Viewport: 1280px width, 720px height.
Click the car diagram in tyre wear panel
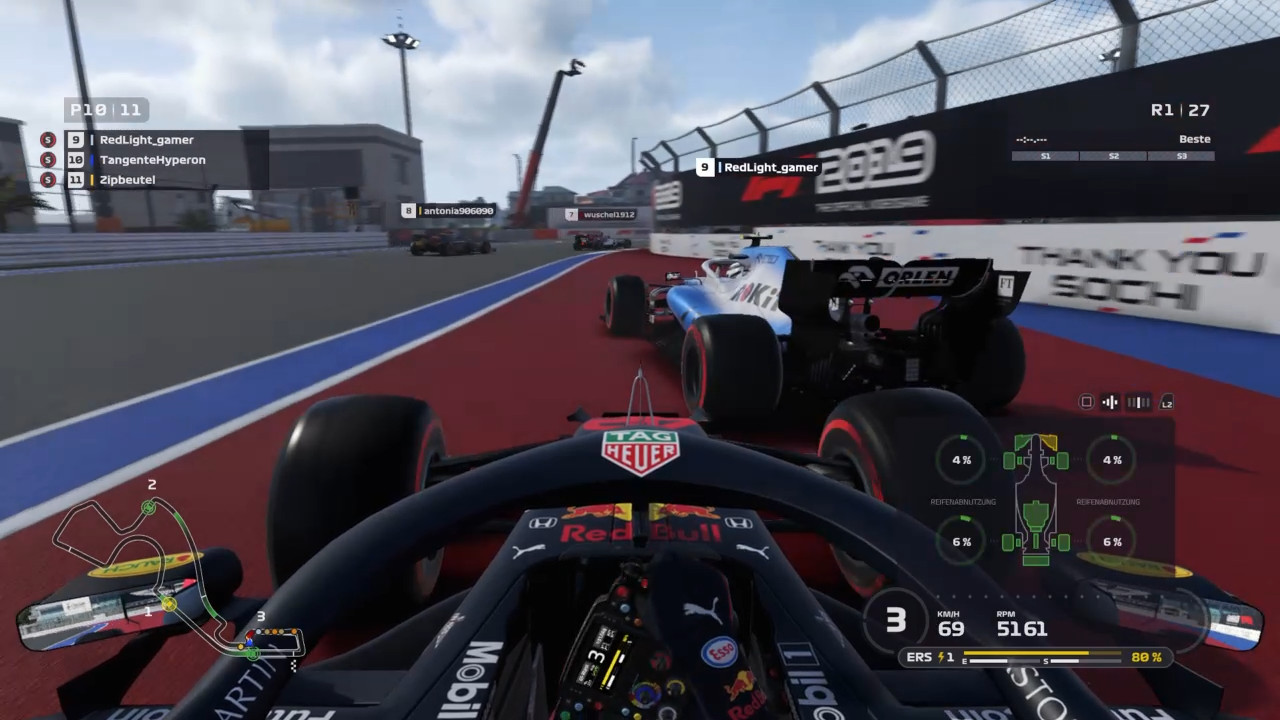pos(1036,500)
